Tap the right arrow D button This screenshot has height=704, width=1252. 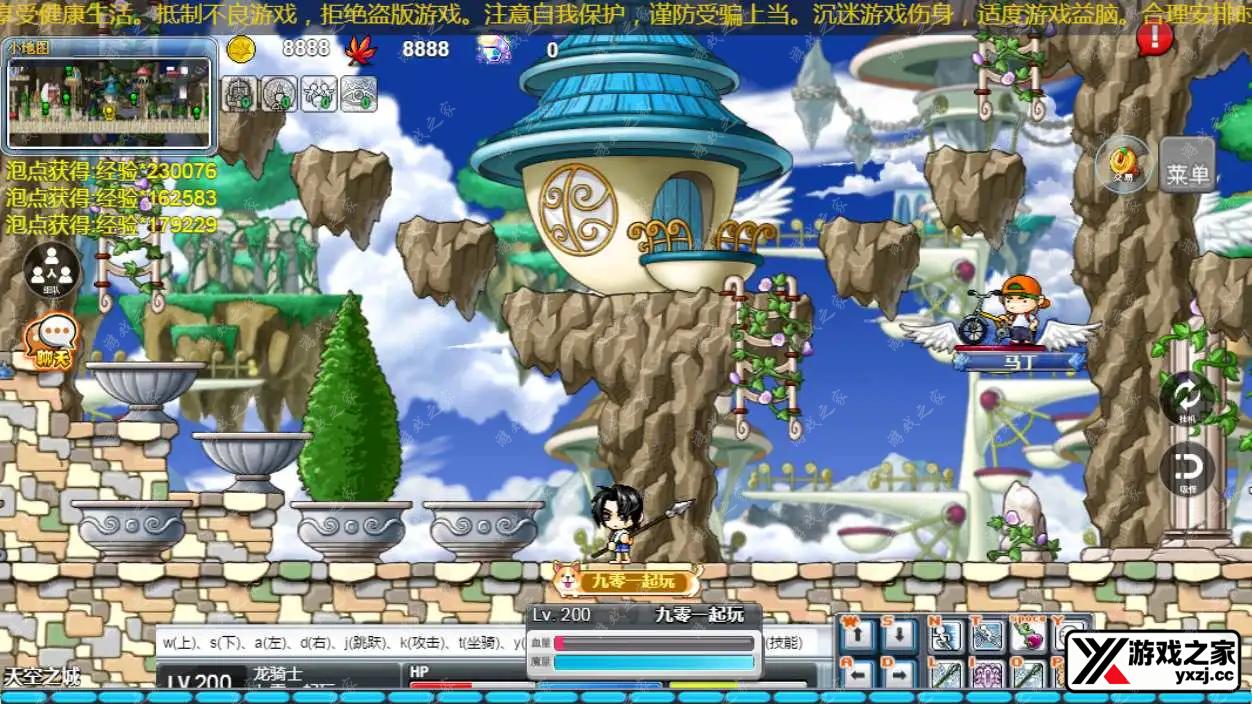click(x=900, y=674)
